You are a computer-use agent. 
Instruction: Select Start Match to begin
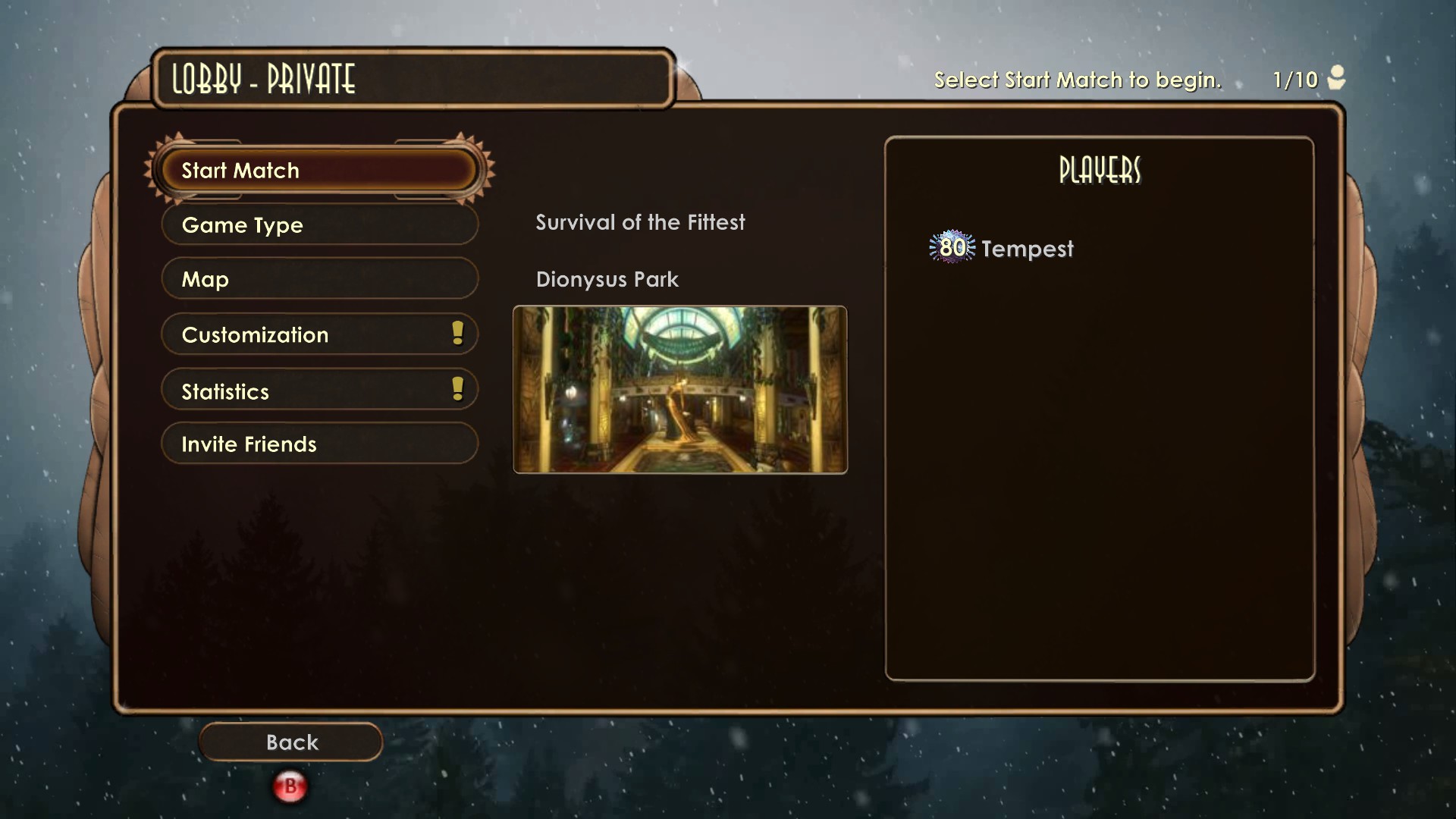(x=318, y=171)
